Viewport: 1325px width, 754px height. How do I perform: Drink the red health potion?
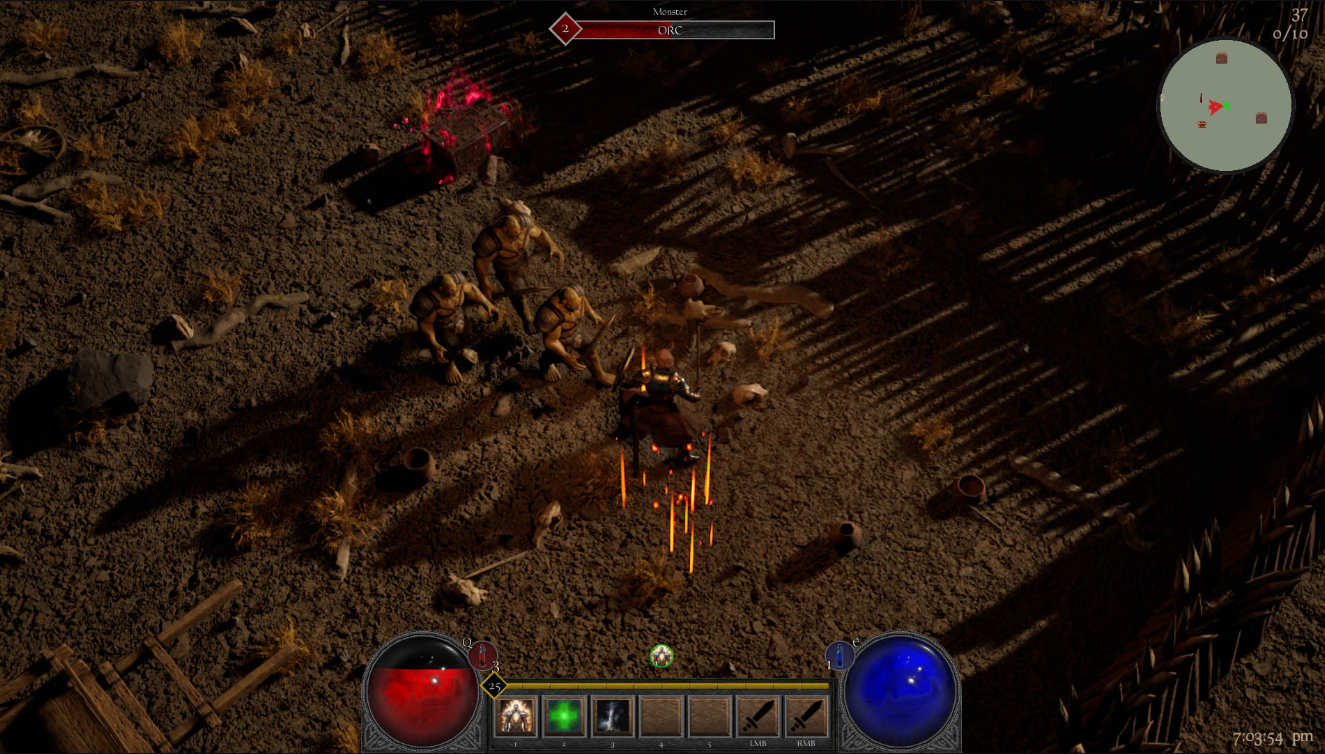(483, 655)
